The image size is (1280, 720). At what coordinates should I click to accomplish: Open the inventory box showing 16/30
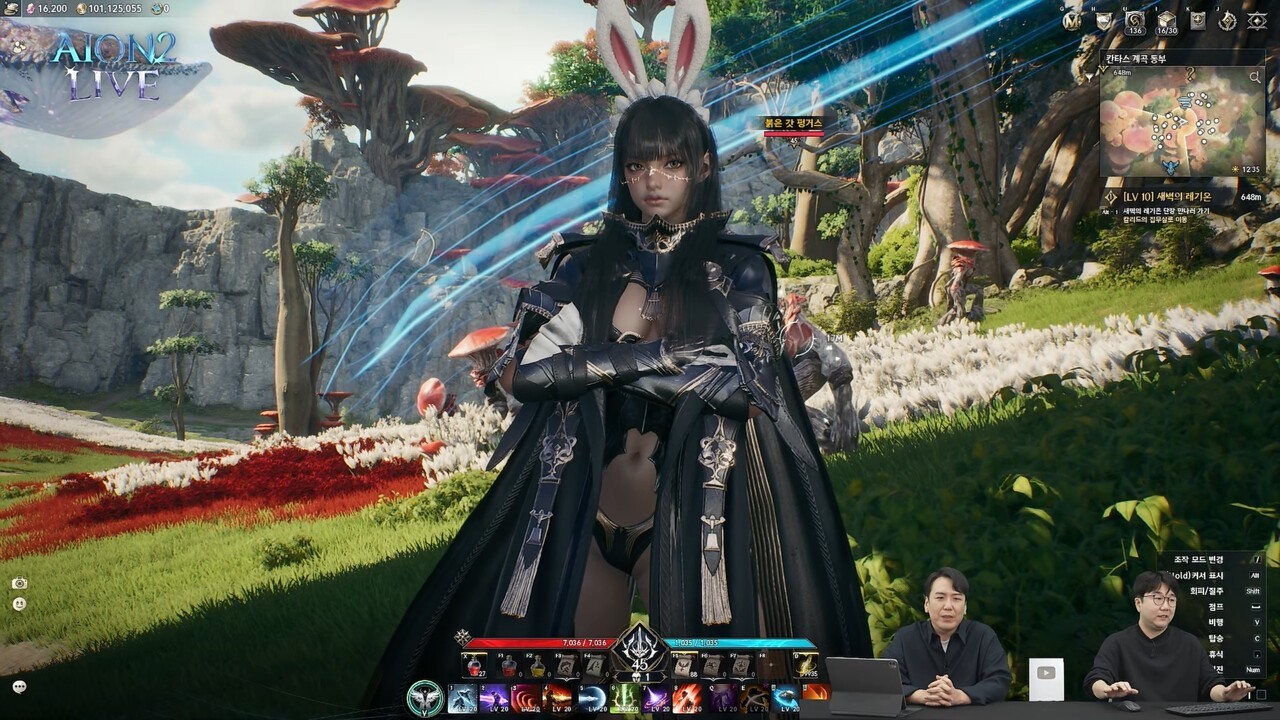[x=1166, y=20]
